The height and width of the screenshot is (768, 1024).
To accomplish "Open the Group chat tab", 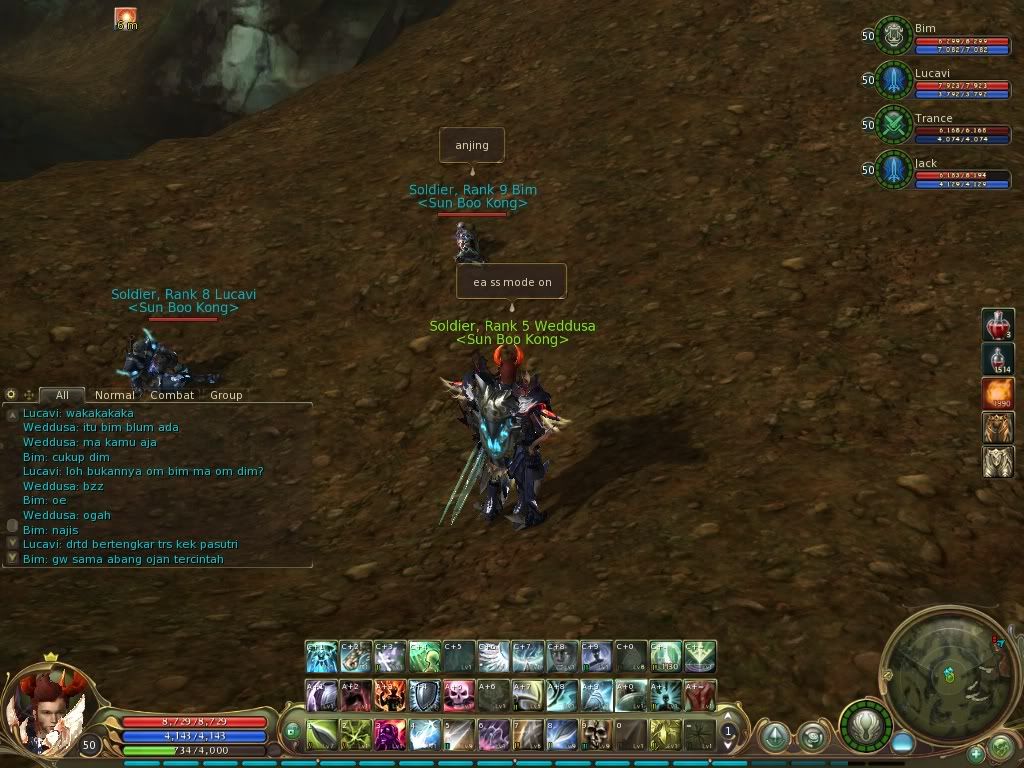I will (x=226, y=395).
